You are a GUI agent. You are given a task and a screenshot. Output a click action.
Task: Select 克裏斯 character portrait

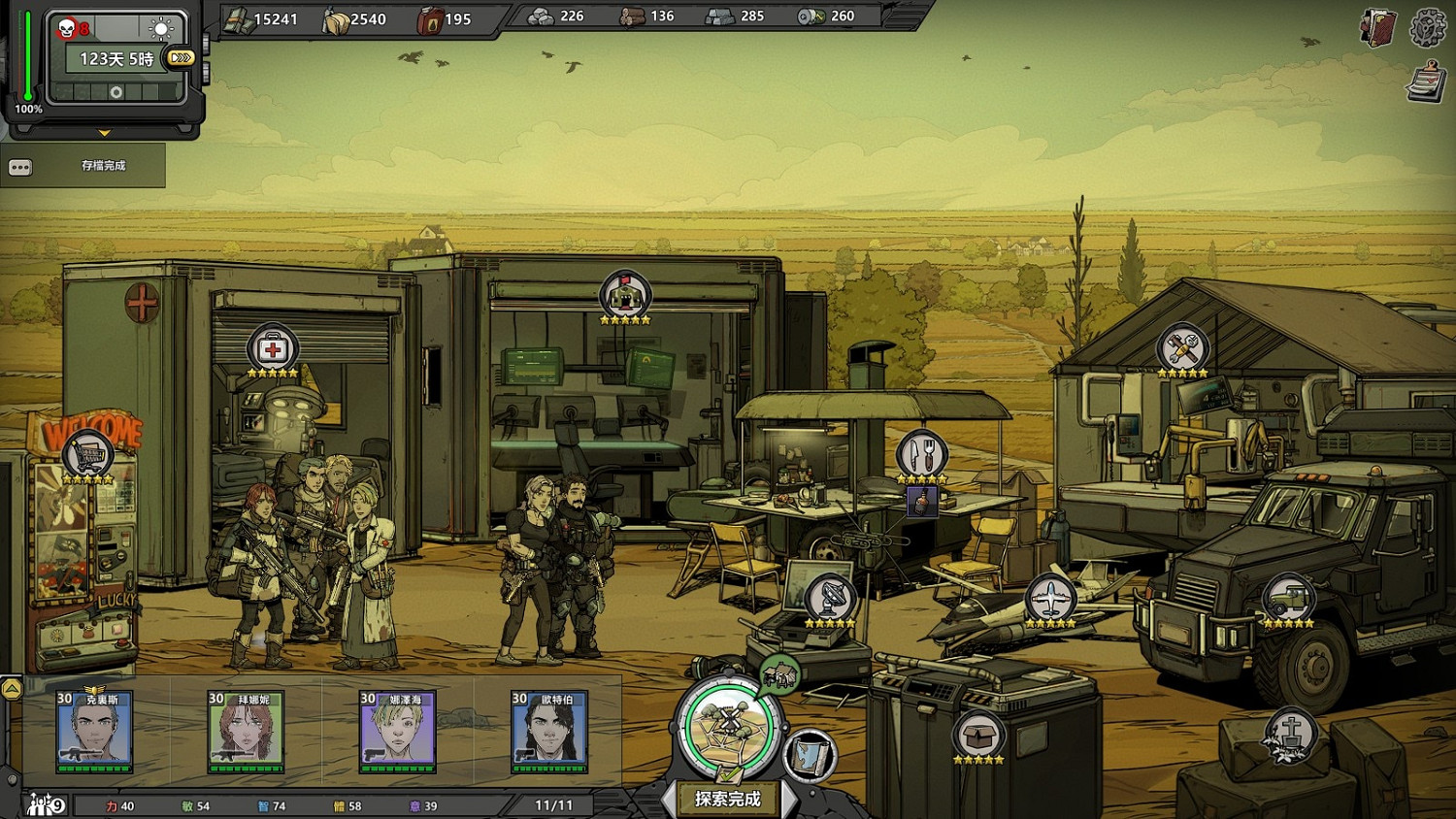tap(94, 731)
